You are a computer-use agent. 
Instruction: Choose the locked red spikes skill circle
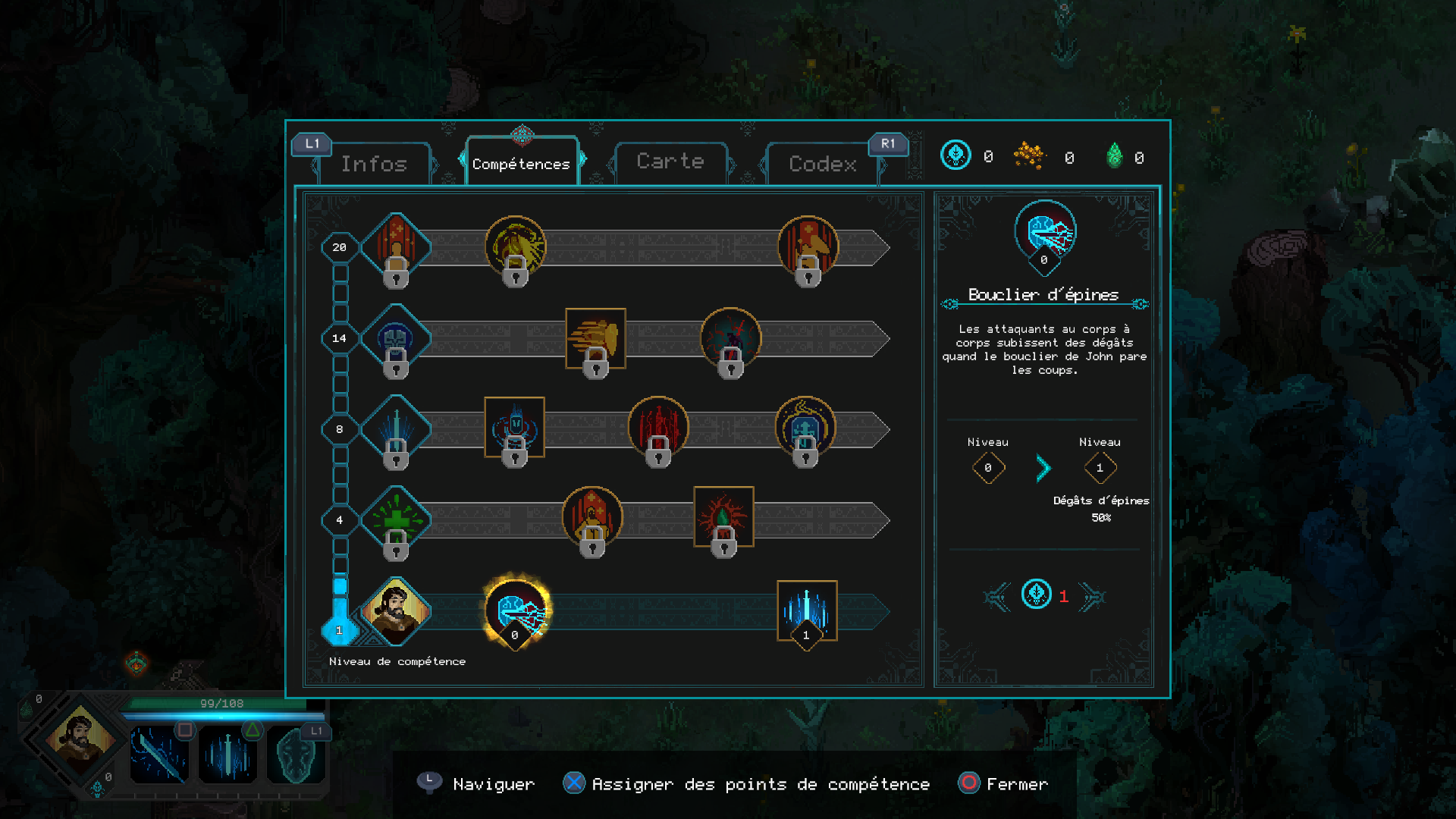658,427
